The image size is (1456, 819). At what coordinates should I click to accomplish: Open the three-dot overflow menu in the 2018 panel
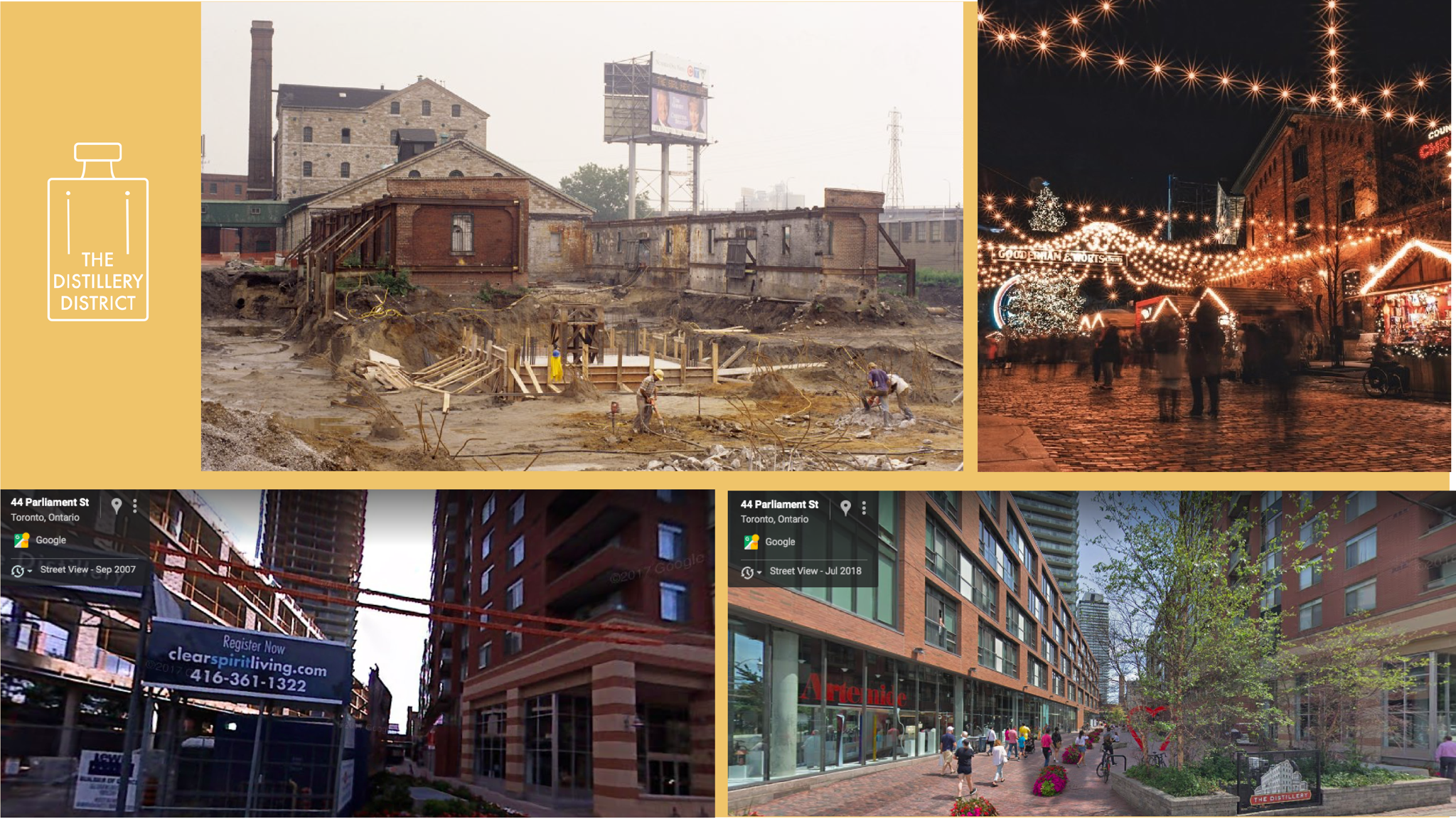[864, 508]
